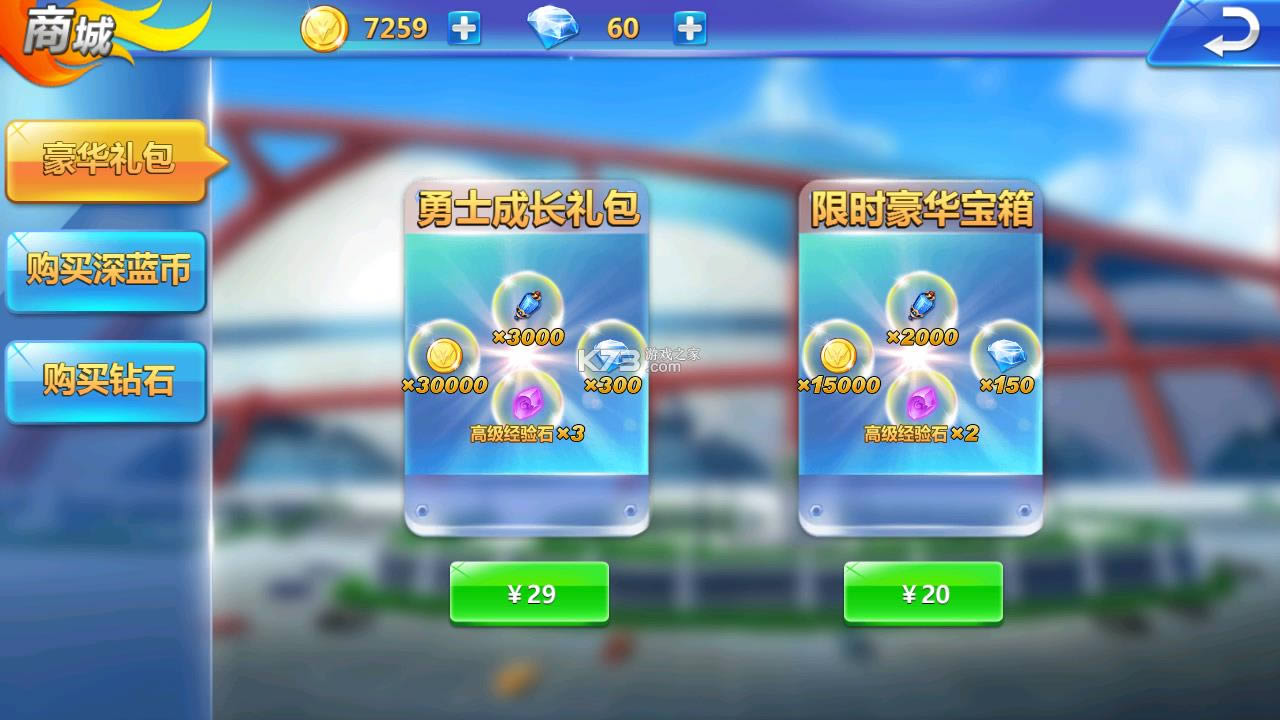This screenshot has width=1280, height=720.
Task: Switch to the 购买钻石 tab
Action: point(105,381)
